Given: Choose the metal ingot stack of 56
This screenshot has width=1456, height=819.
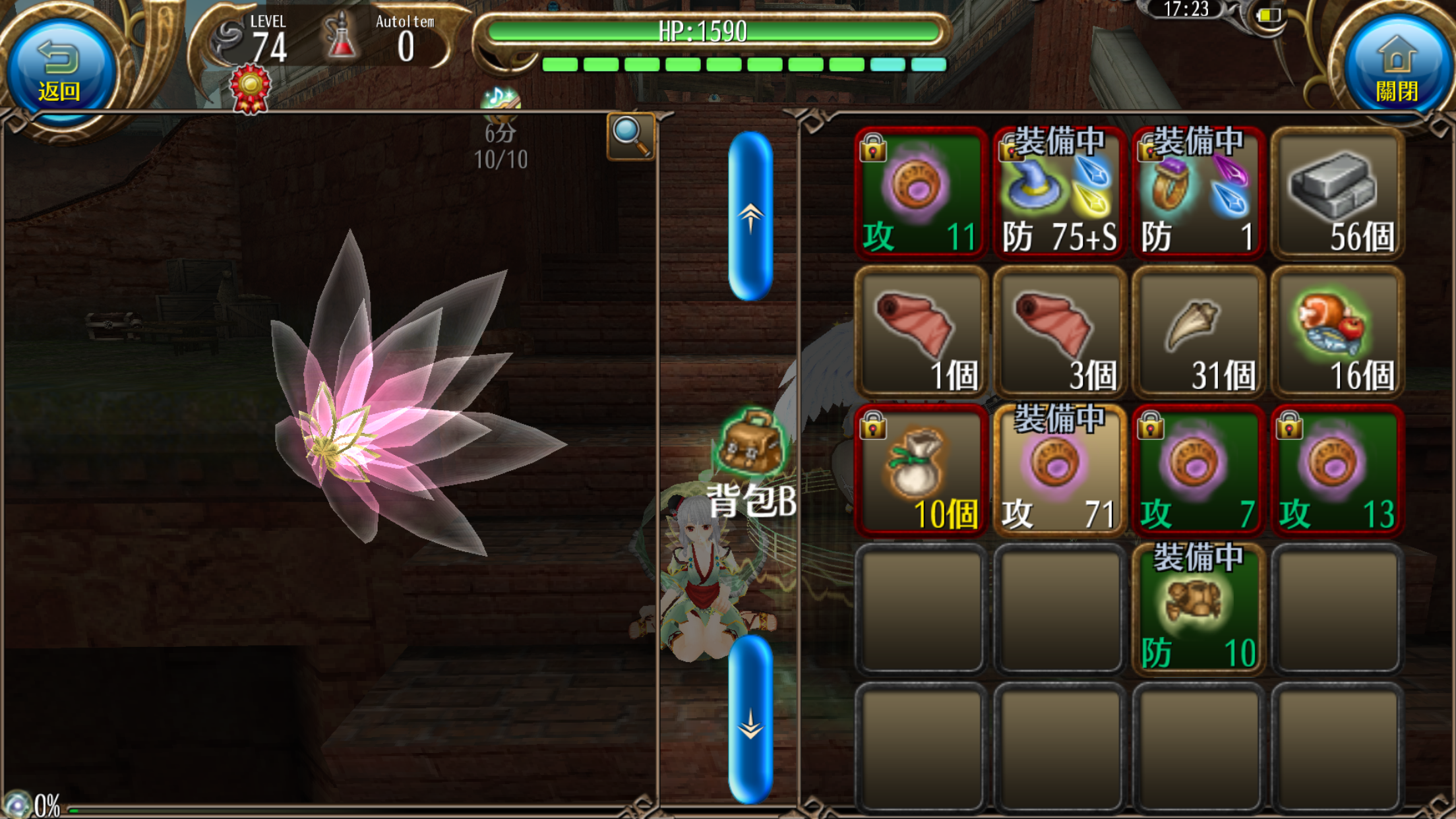Looking at the screenshot, I should pos(1337,193).
